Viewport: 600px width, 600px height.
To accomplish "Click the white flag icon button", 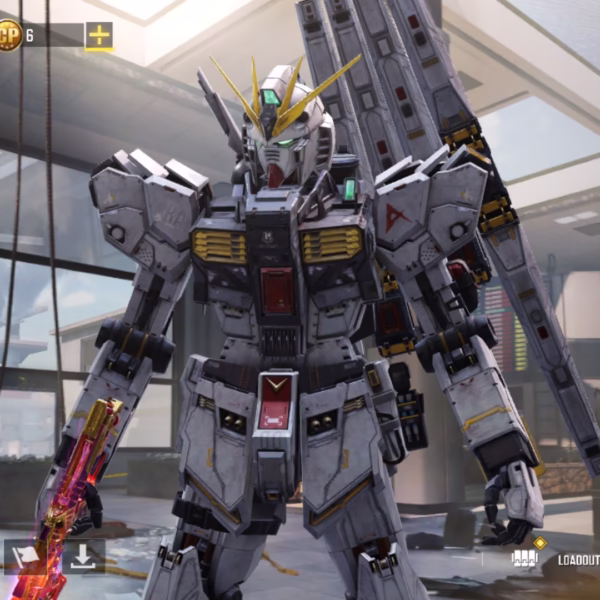I will (24, 557).
